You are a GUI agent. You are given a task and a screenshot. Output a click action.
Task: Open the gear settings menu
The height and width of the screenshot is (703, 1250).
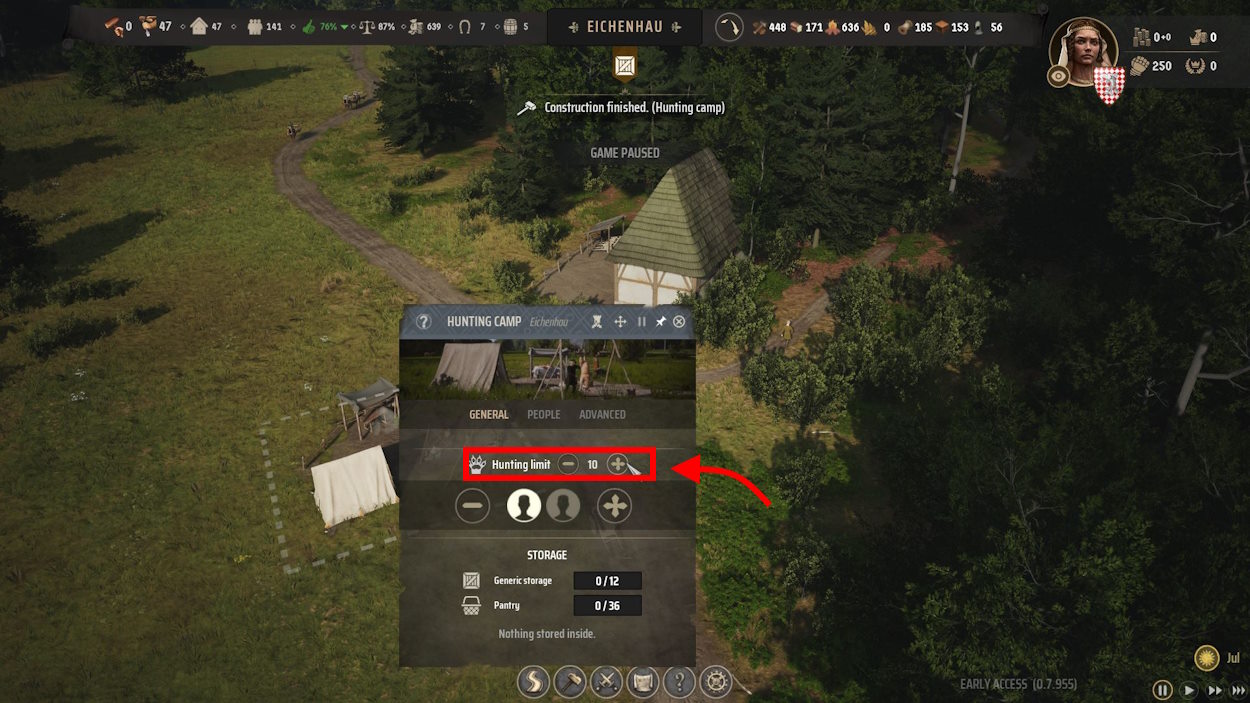716,683
